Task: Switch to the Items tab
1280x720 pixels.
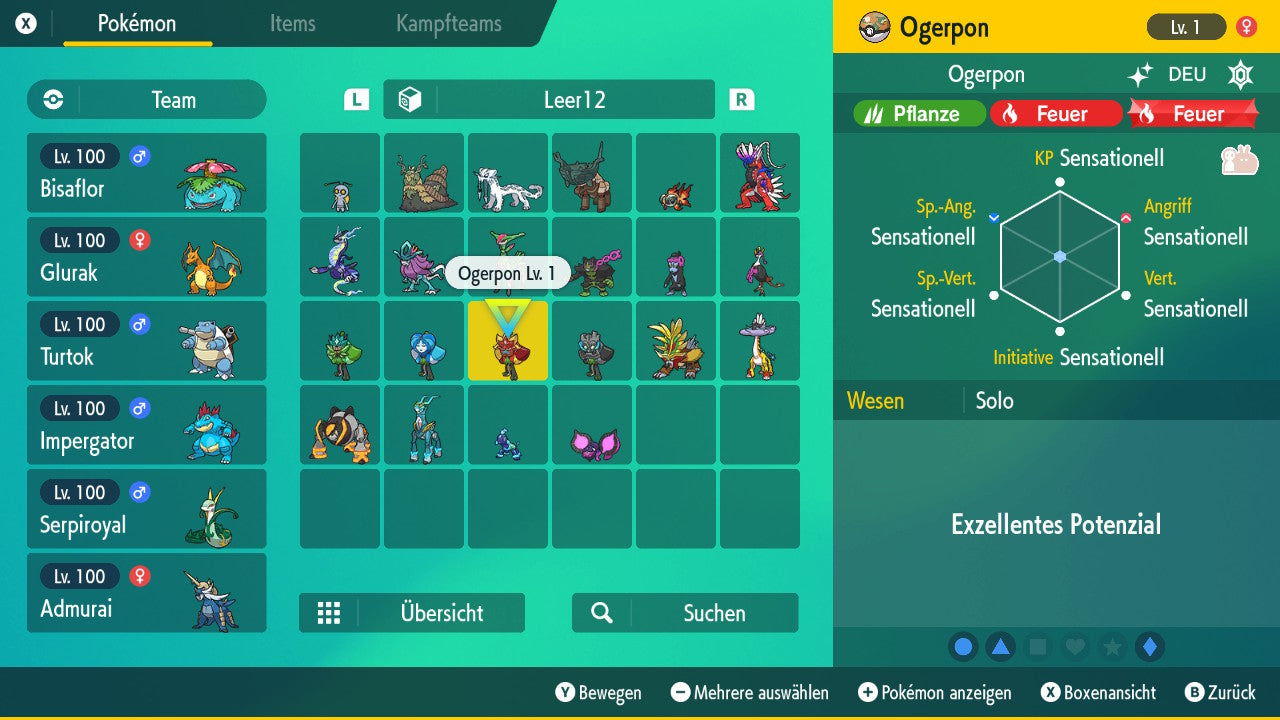Action: 292,25
